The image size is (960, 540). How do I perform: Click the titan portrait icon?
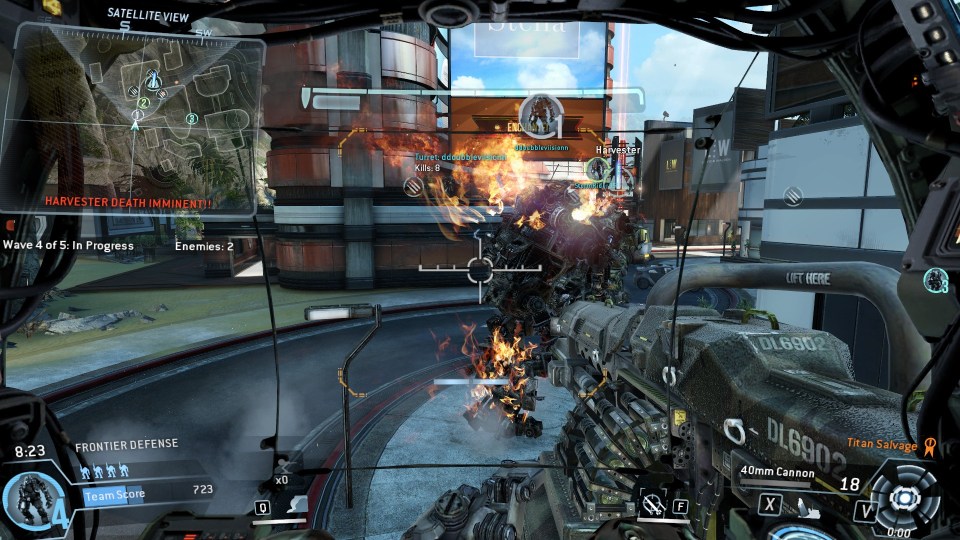29,498
